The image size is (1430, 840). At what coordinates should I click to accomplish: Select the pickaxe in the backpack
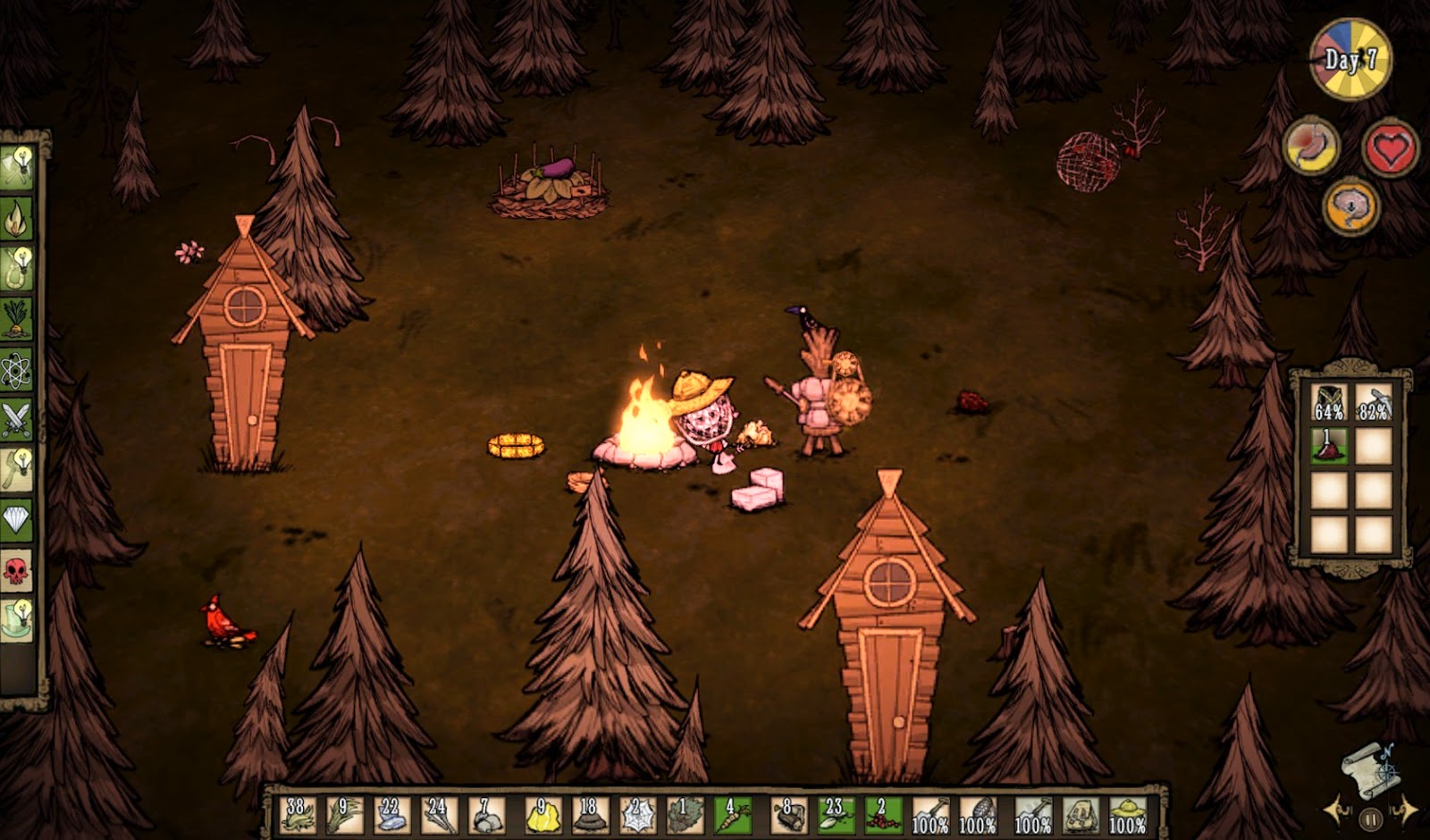(x=1373, y=402)
